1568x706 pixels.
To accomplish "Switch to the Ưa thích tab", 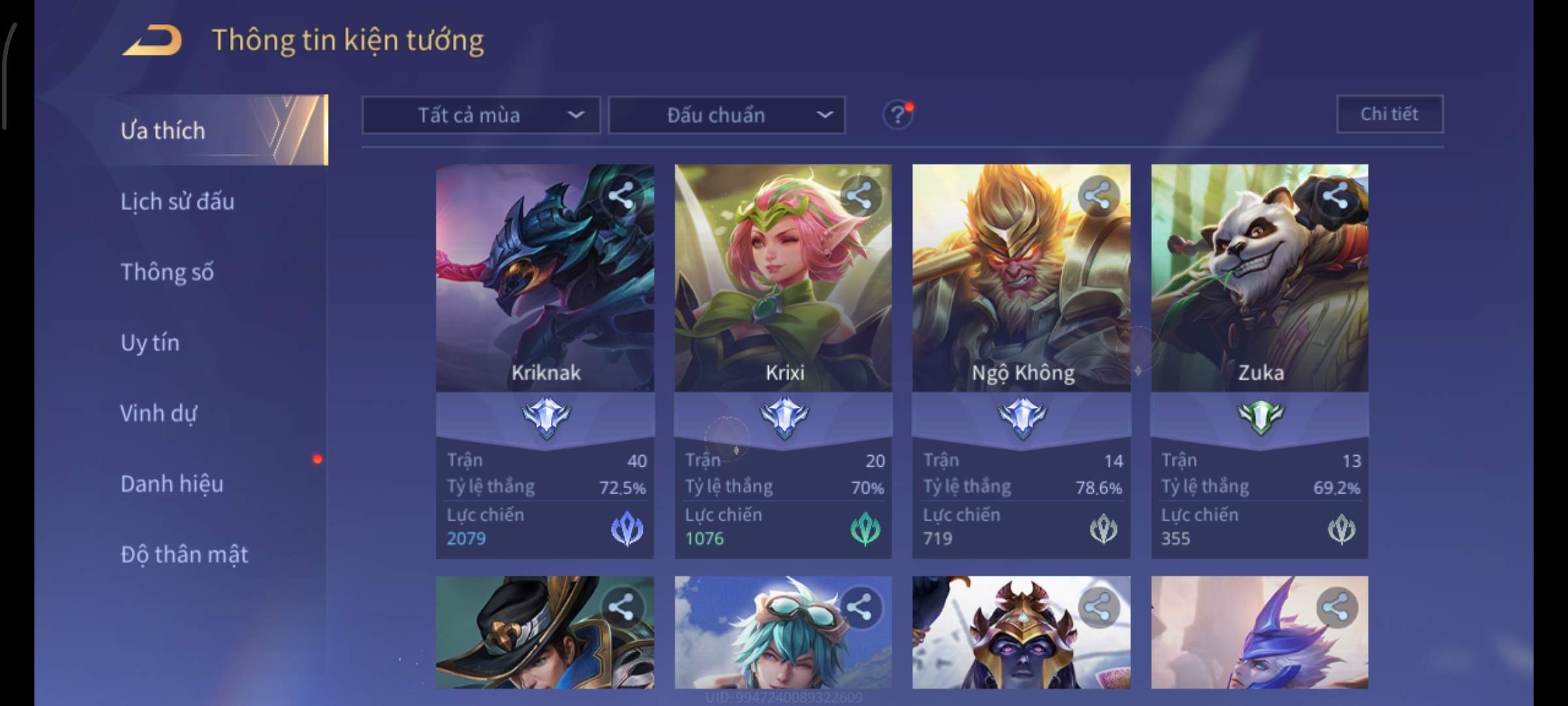I will point(163,131).
